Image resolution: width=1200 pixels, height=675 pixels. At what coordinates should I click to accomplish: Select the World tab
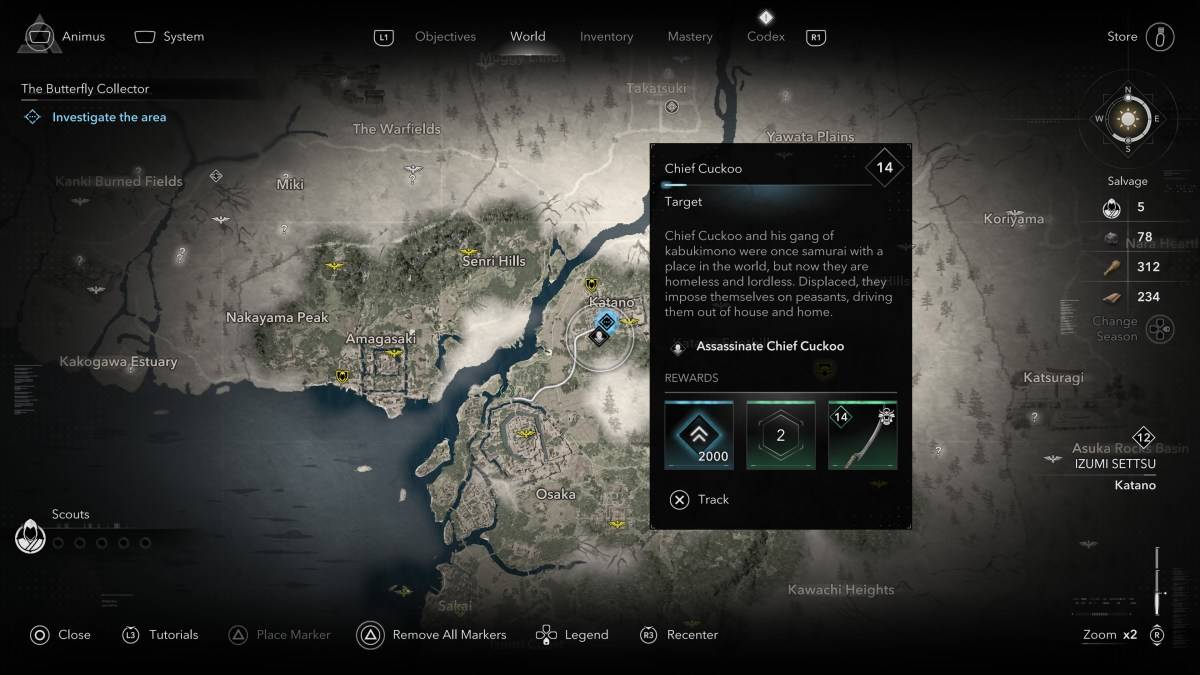(x=527, y=37)
